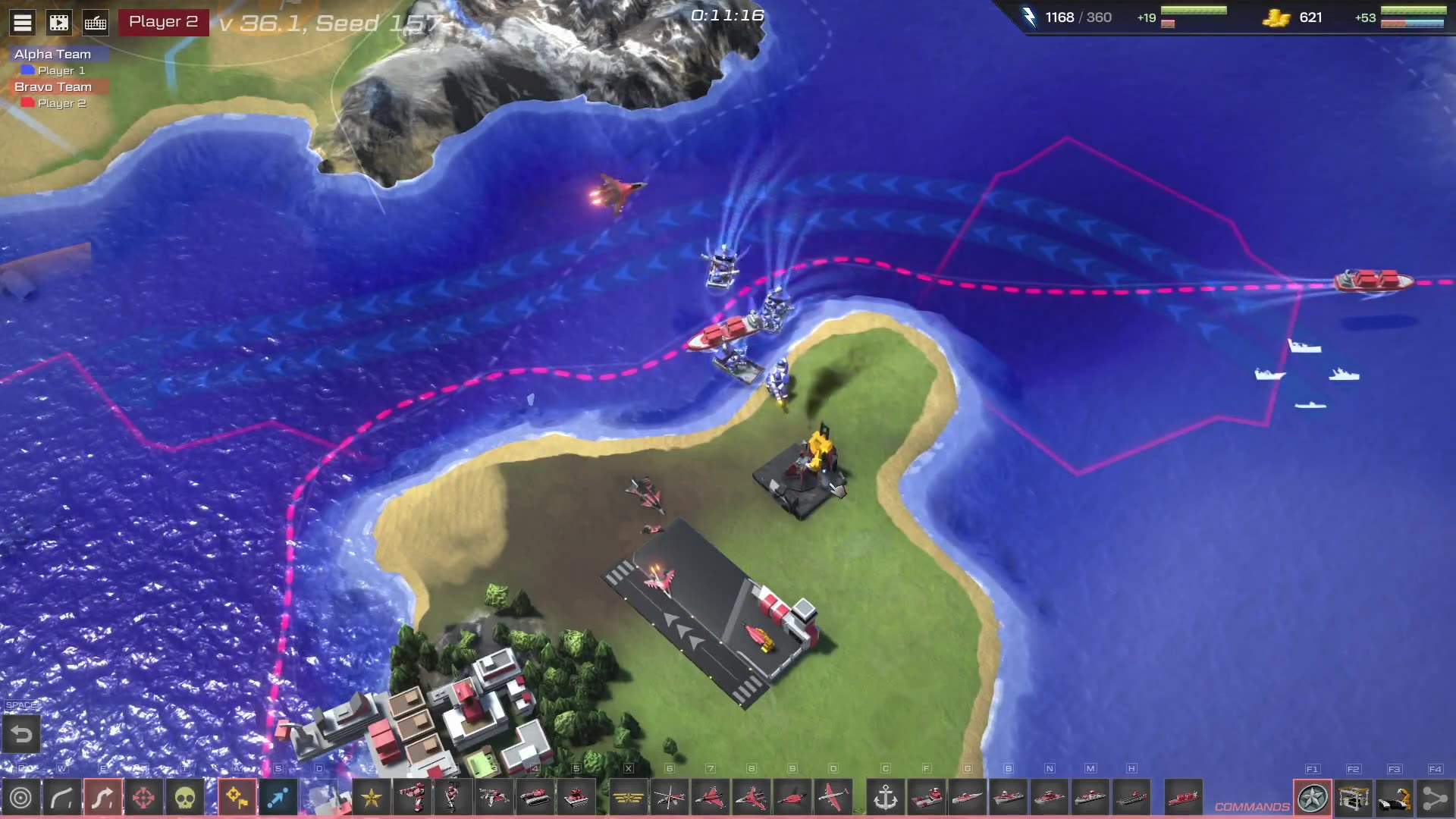Activate the skull self-destruct command
1456x819 pixels.
click(184, 798)
